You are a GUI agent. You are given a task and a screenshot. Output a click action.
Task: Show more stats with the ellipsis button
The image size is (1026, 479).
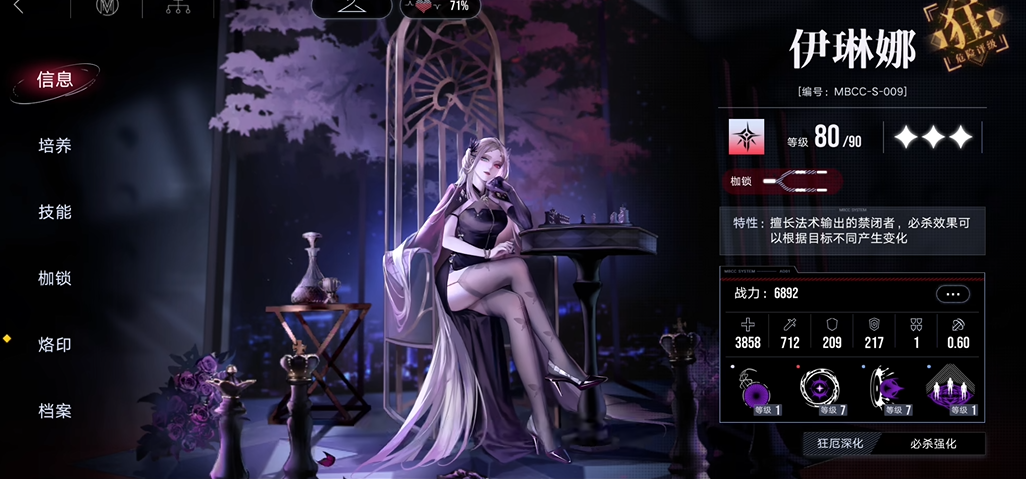(x=952, y=294)
